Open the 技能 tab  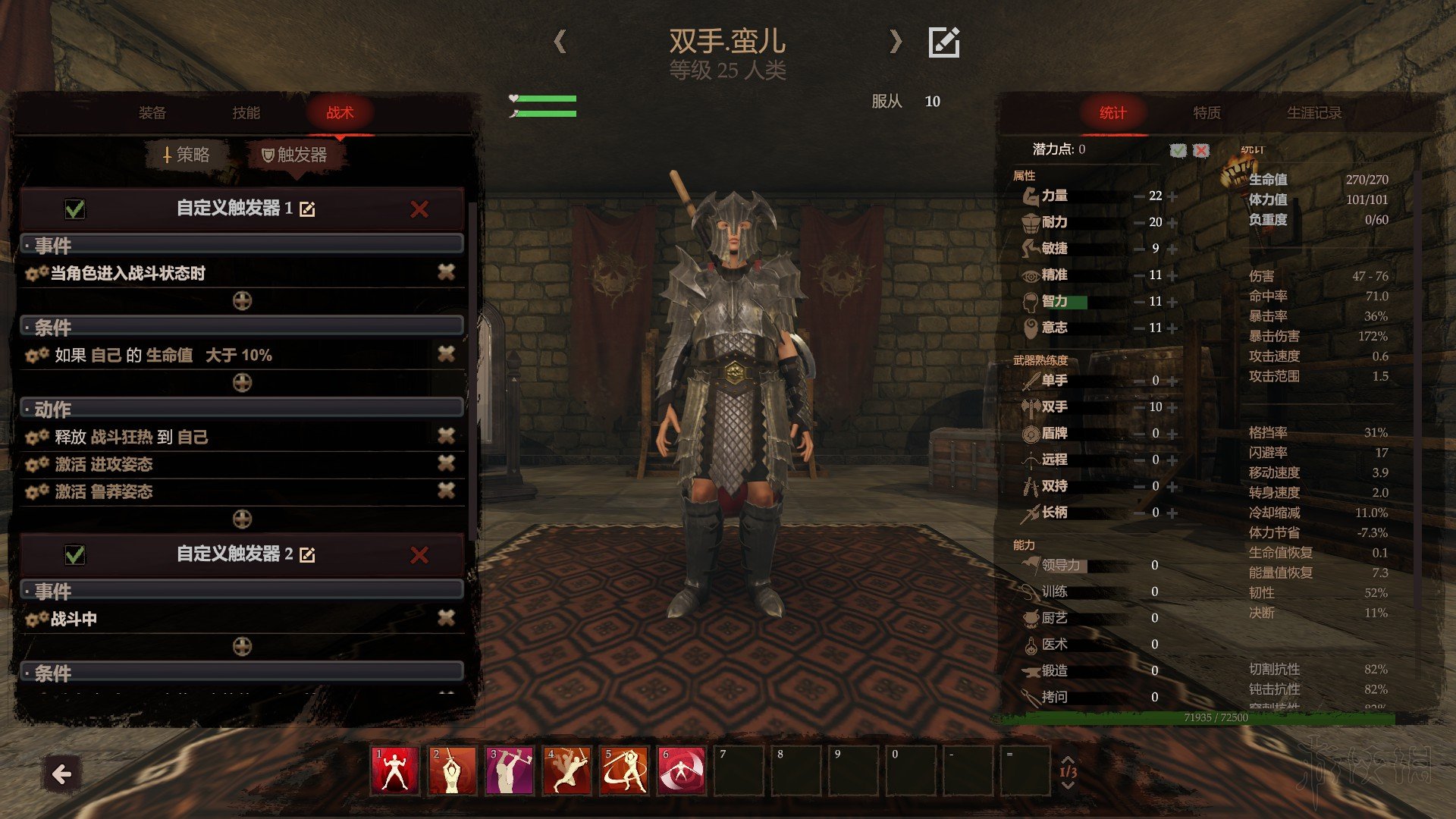pyautogui.click(x=246, y=113)
